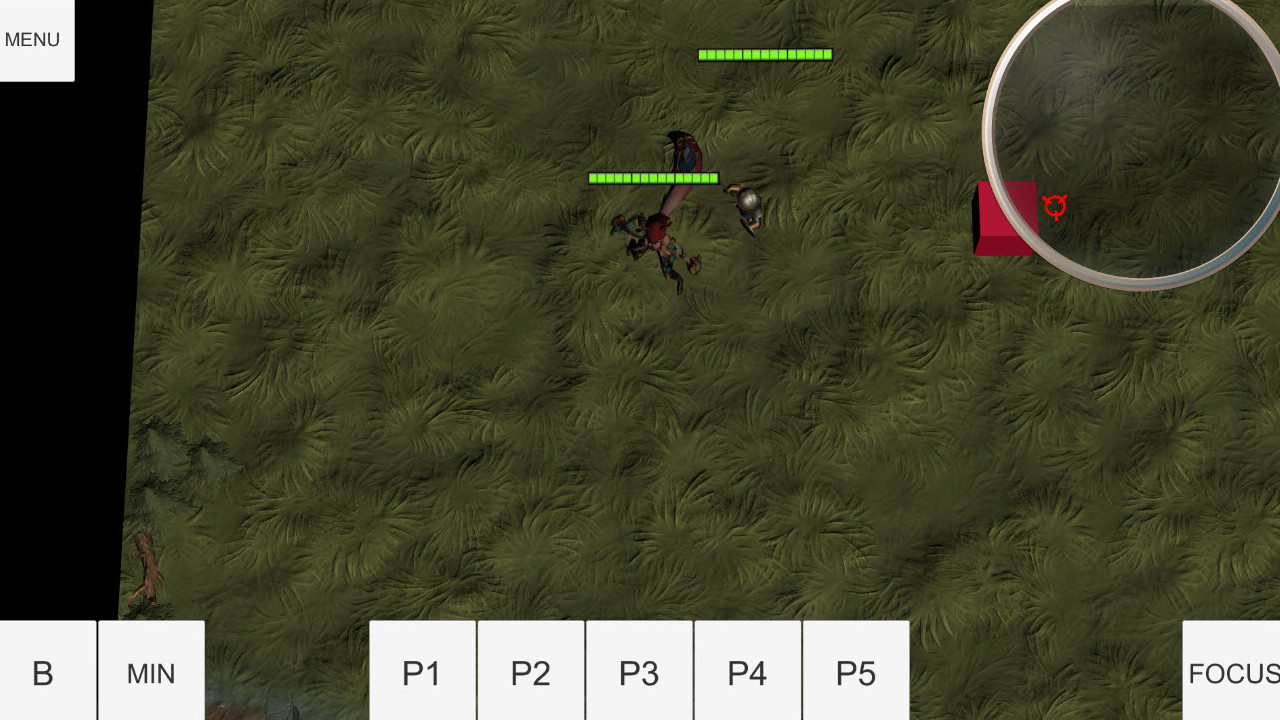Open the MENU in the top-left corner
This screenshot has width=1280, height=720.
pyautogui.click(x=31, y=39)
